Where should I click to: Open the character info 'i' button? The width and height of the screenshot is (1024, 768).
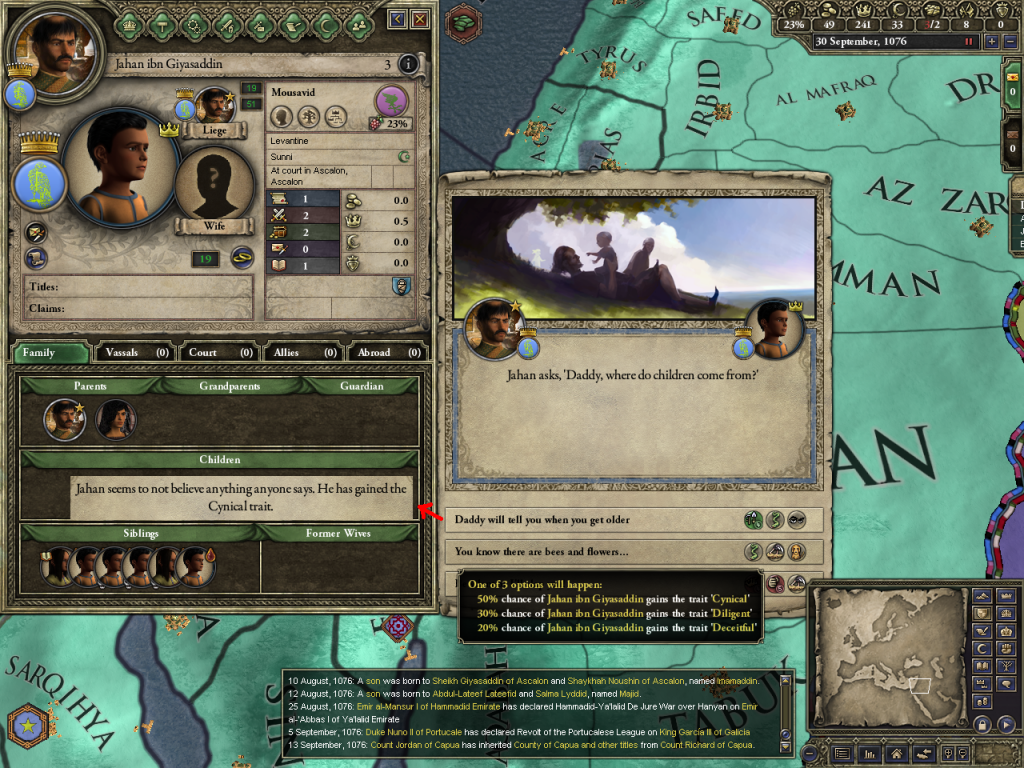[x=408, y=65]
